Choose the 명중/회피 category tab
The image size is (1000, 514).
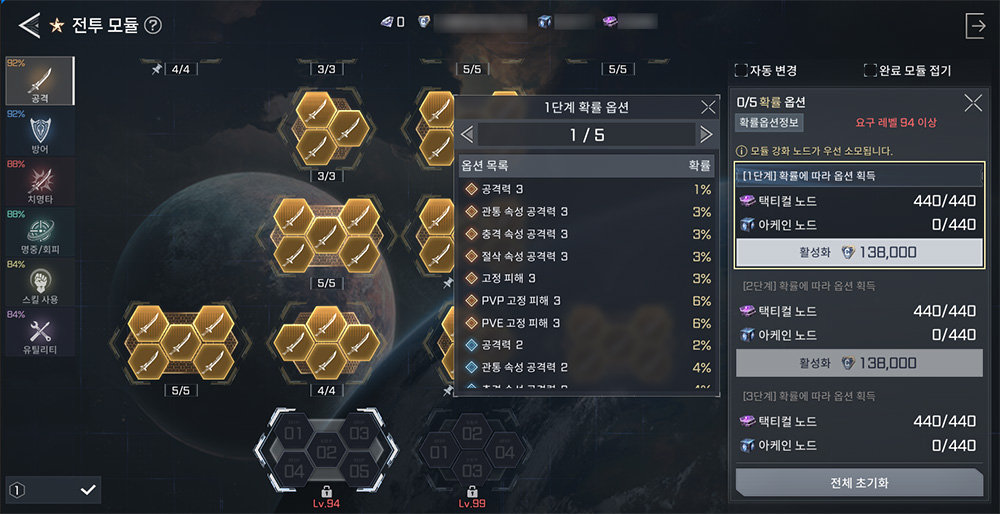pyautogui.click(x=40, y=231)
